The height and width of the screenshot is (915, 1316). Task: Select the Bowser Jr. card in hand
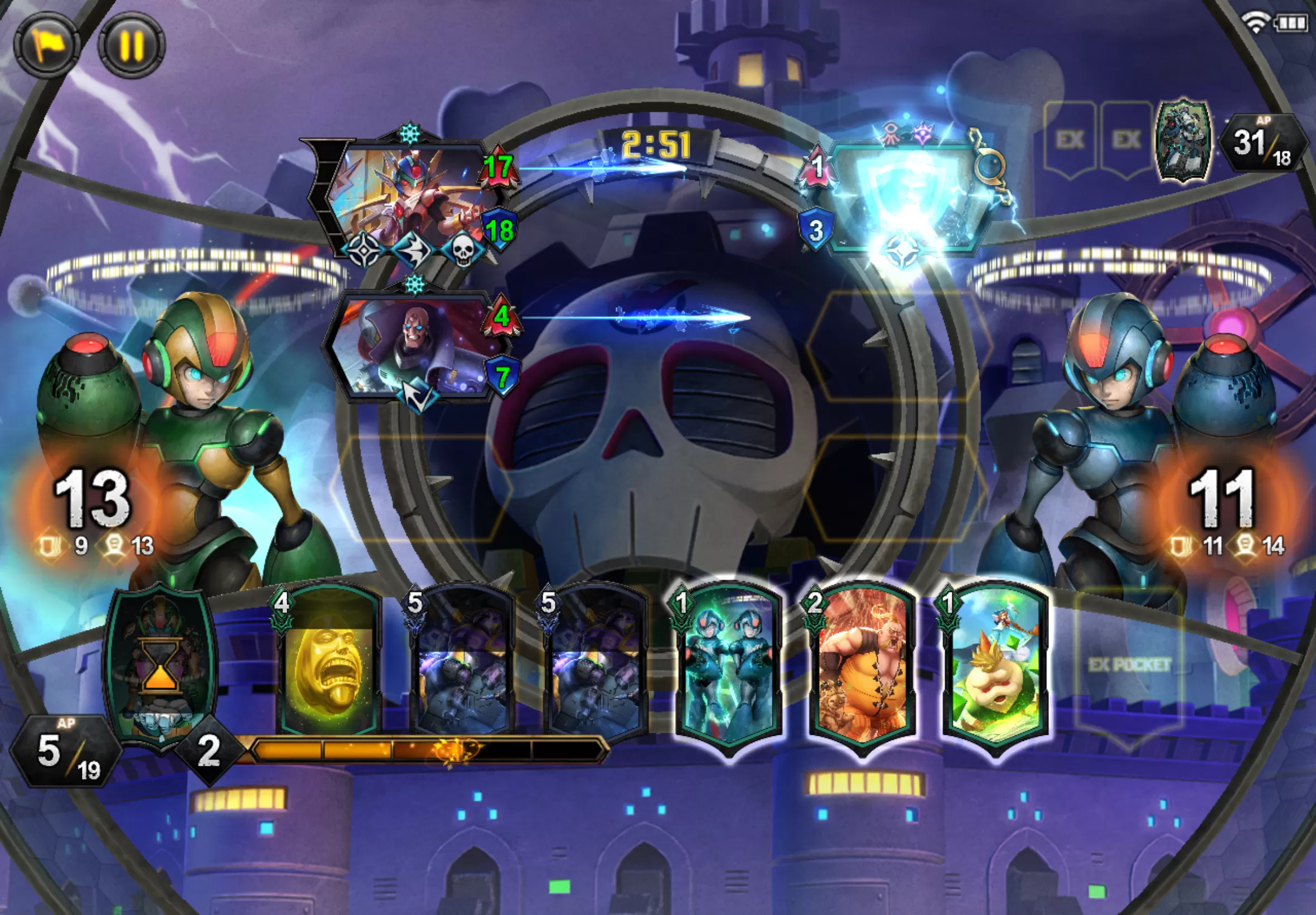coord(995,668)
